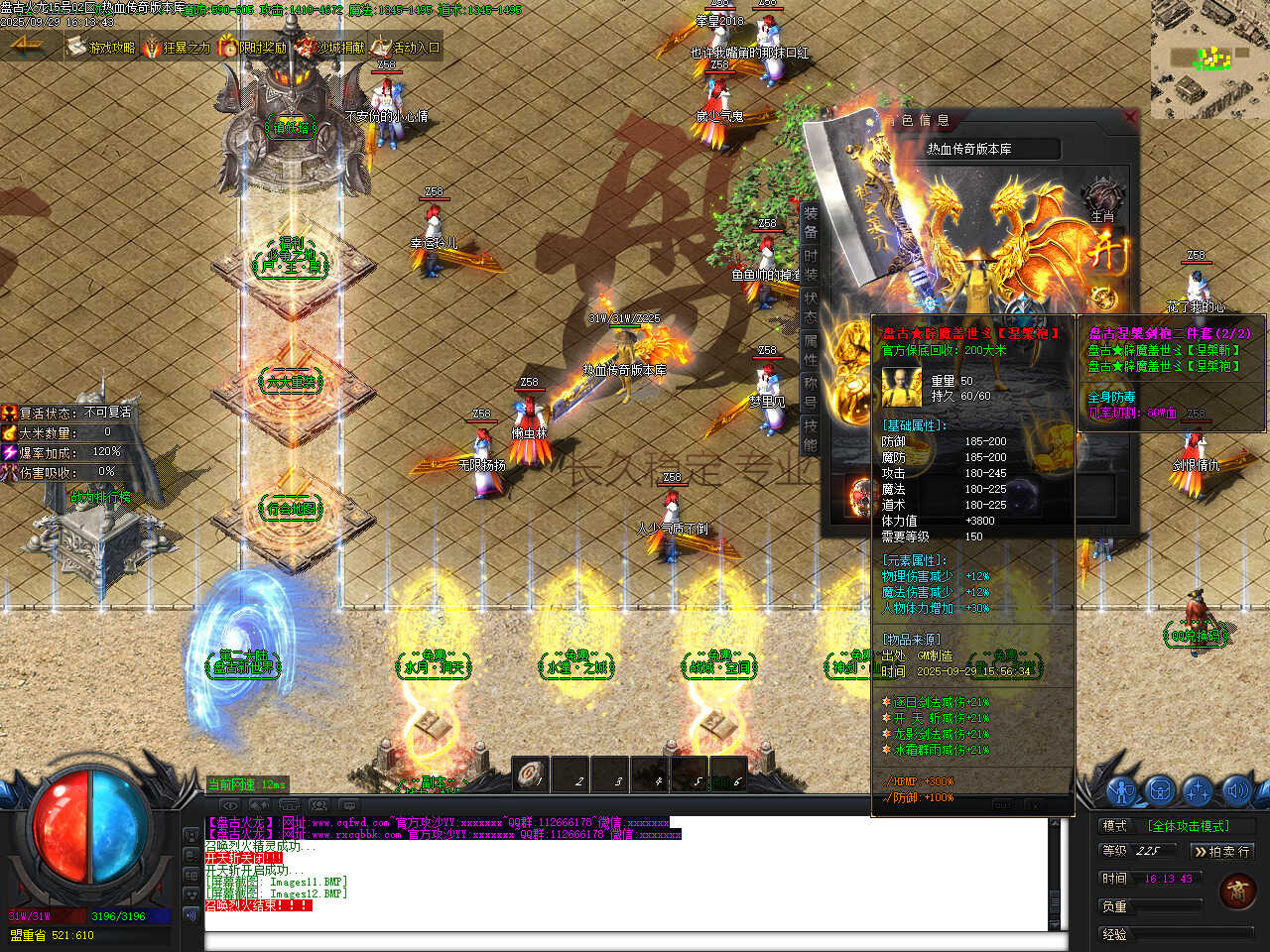The height and width of the screenshot is (952, 1270).
Task: Use the item in hotbar slot 1
Action: pos(531,773)
